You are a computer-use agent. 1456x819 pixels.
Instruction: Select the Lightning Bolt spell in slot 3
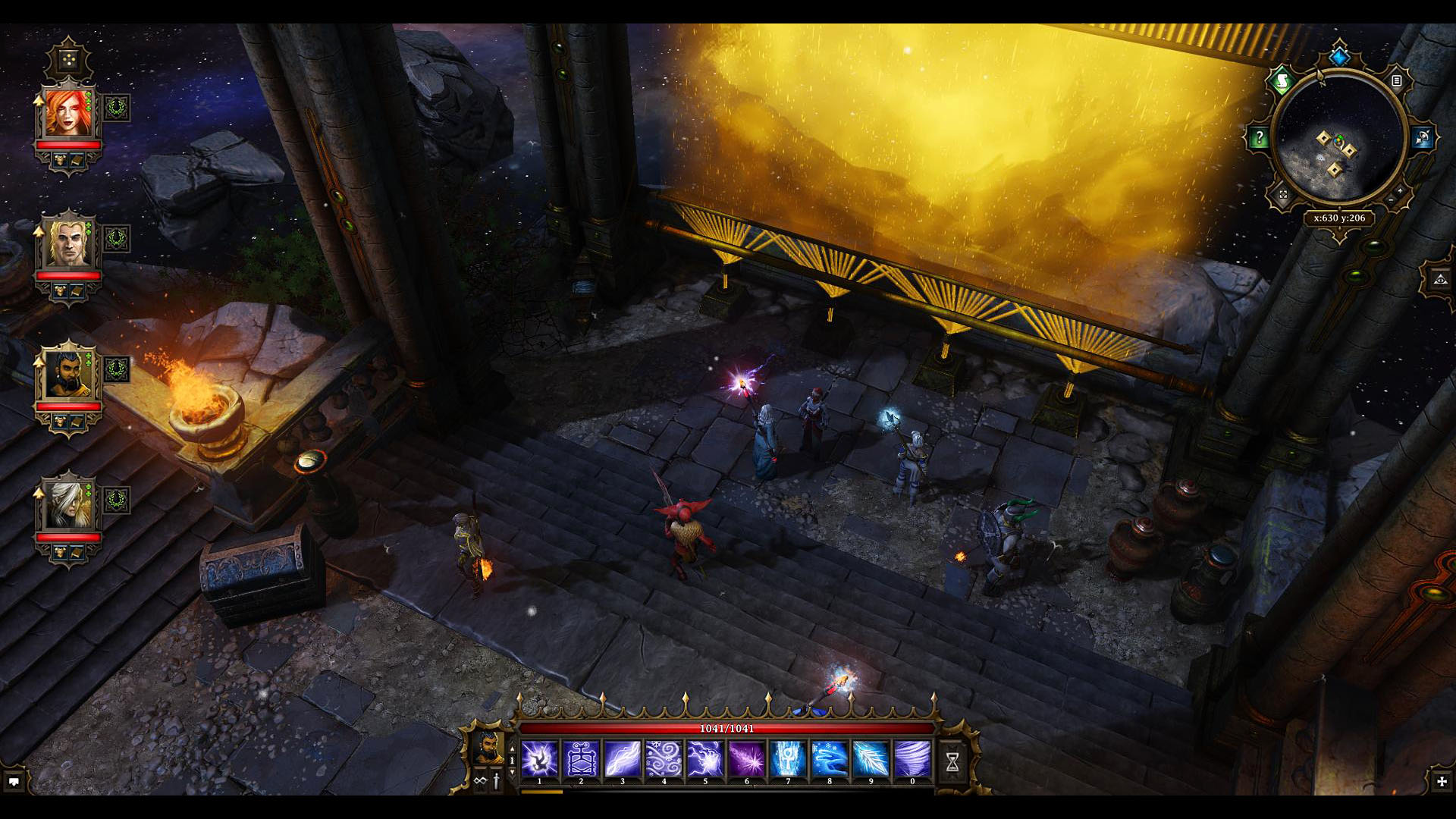[622, 759]
